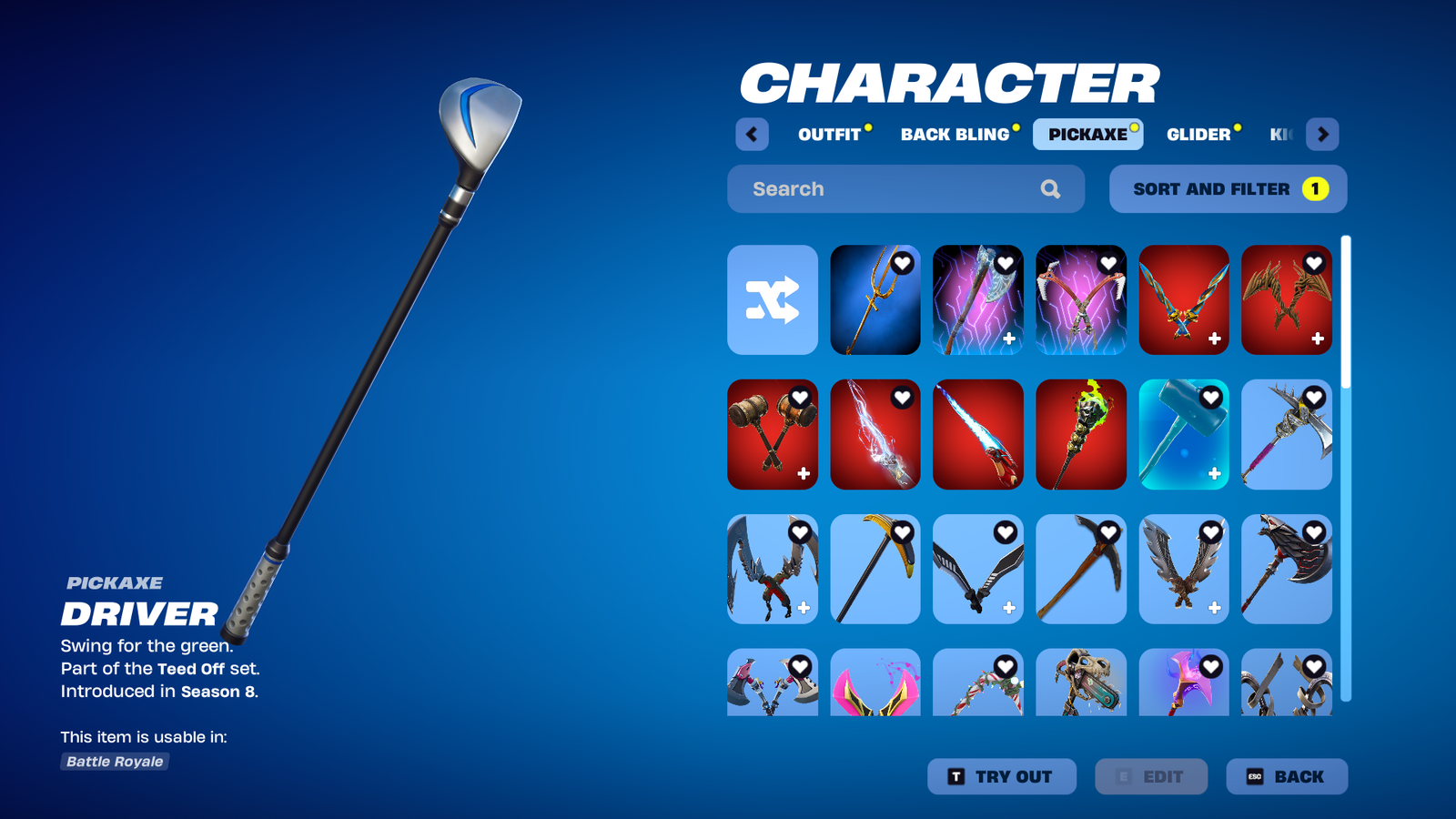The image size is (1456, 819).
Task: Open the Back Bling tab
Action: tap(955, 135)
